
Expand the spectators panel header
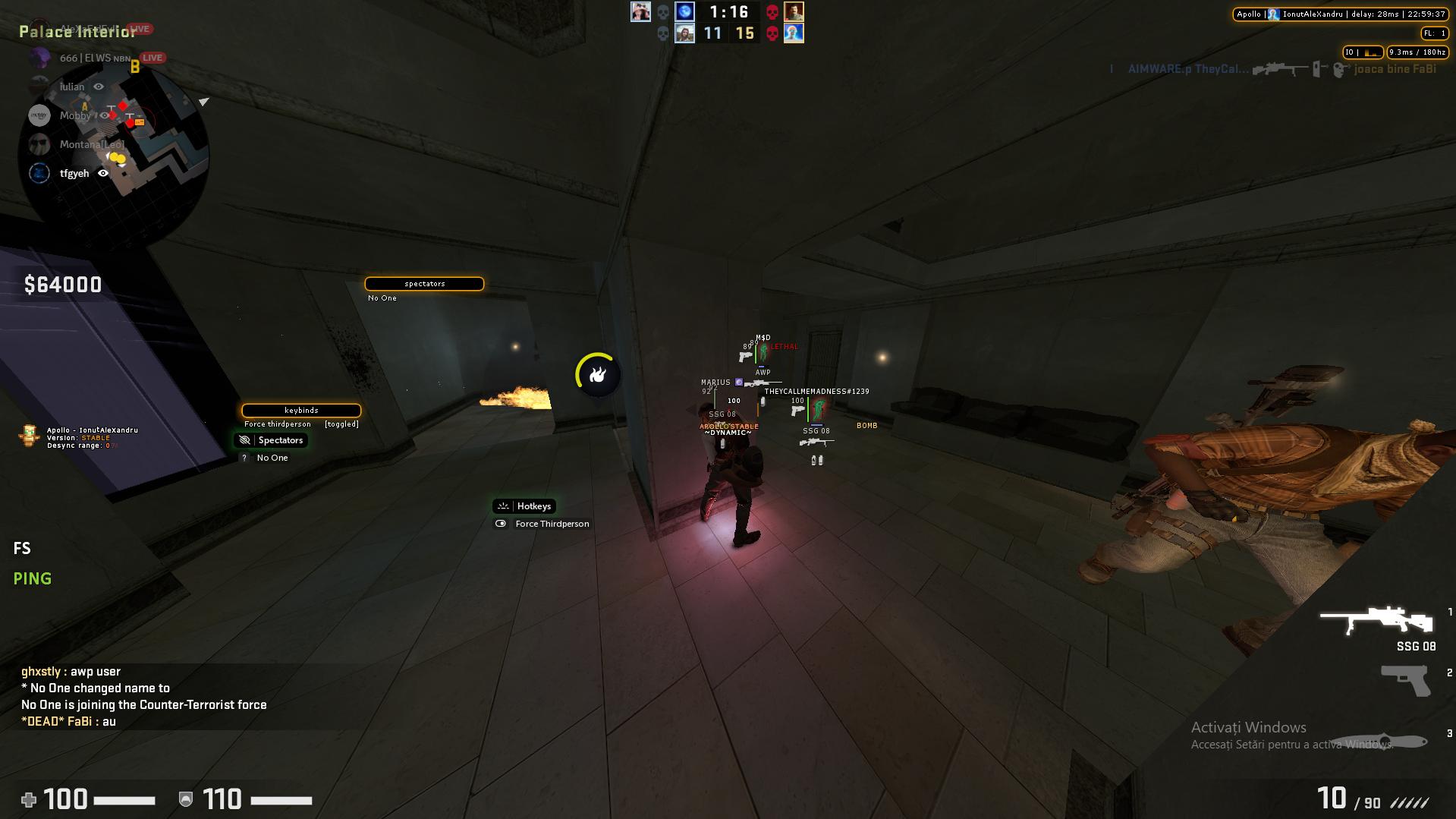424,283
